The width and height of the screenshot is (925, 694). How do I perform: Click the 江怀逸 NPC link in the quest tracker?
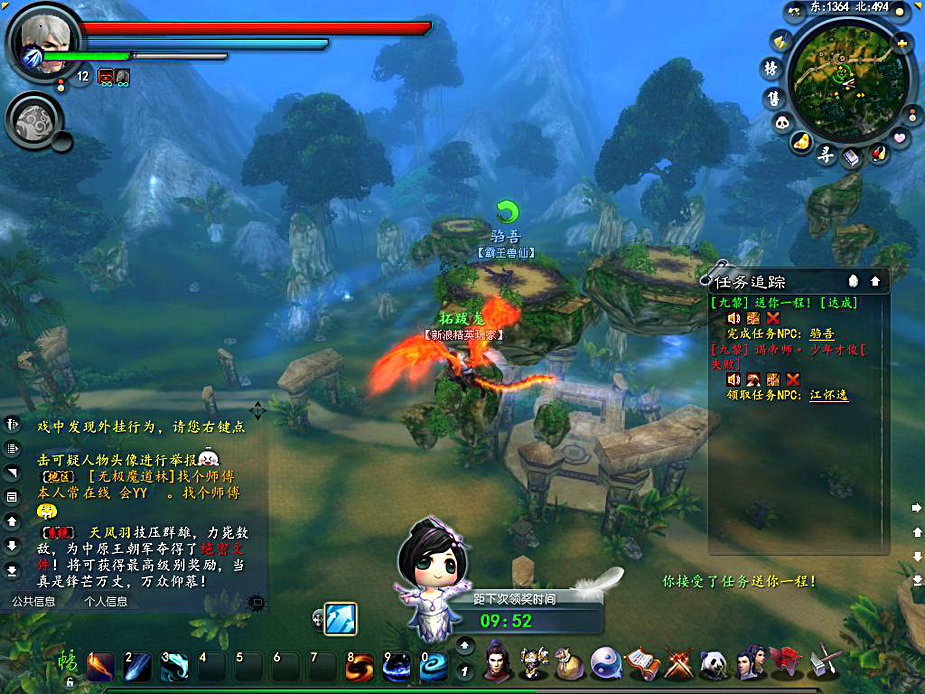pyautogui.click(x=829, y=395)
